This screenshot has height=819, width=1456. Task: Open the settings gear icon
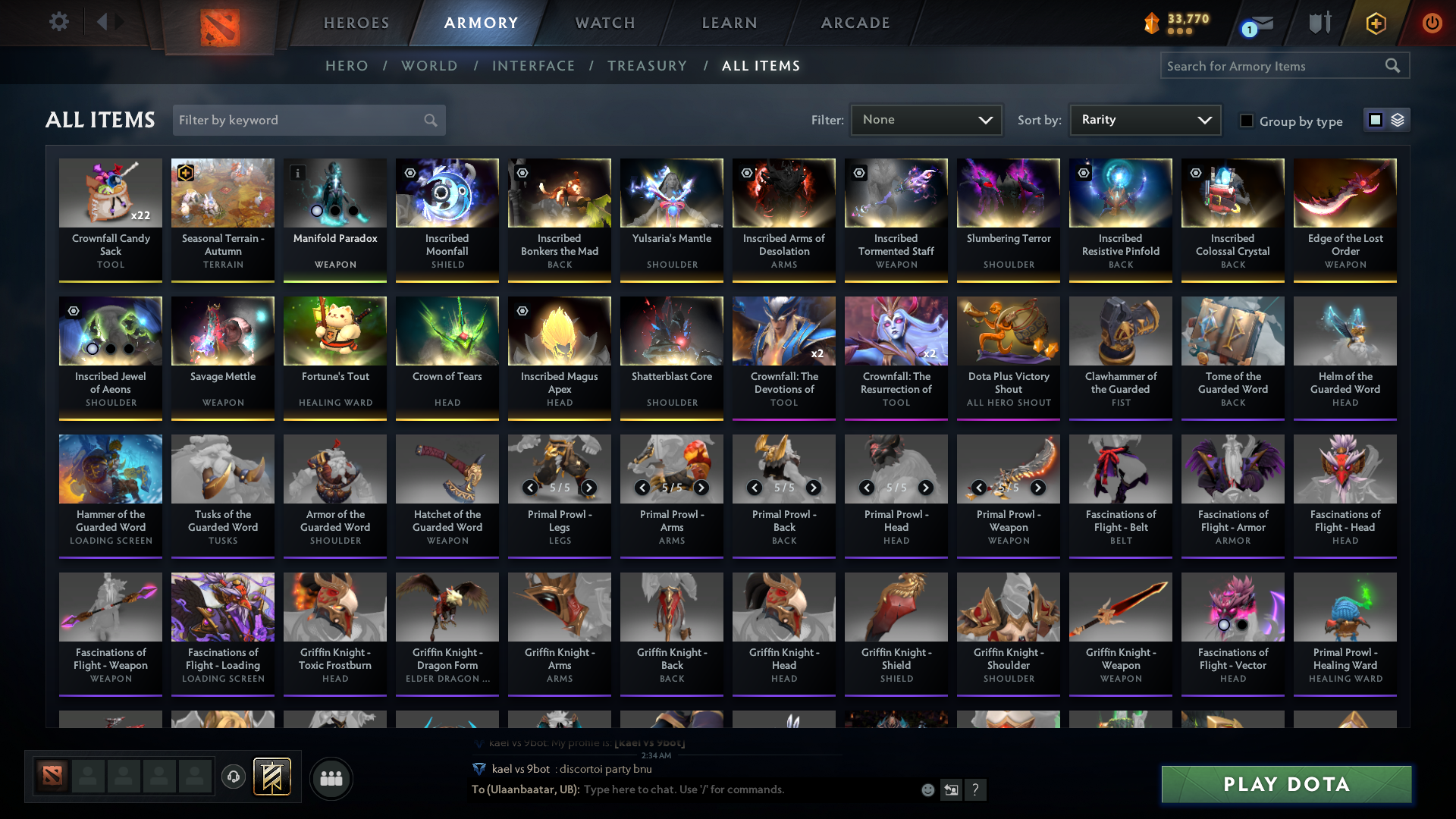pyautogui.click(x=59, y=22)
